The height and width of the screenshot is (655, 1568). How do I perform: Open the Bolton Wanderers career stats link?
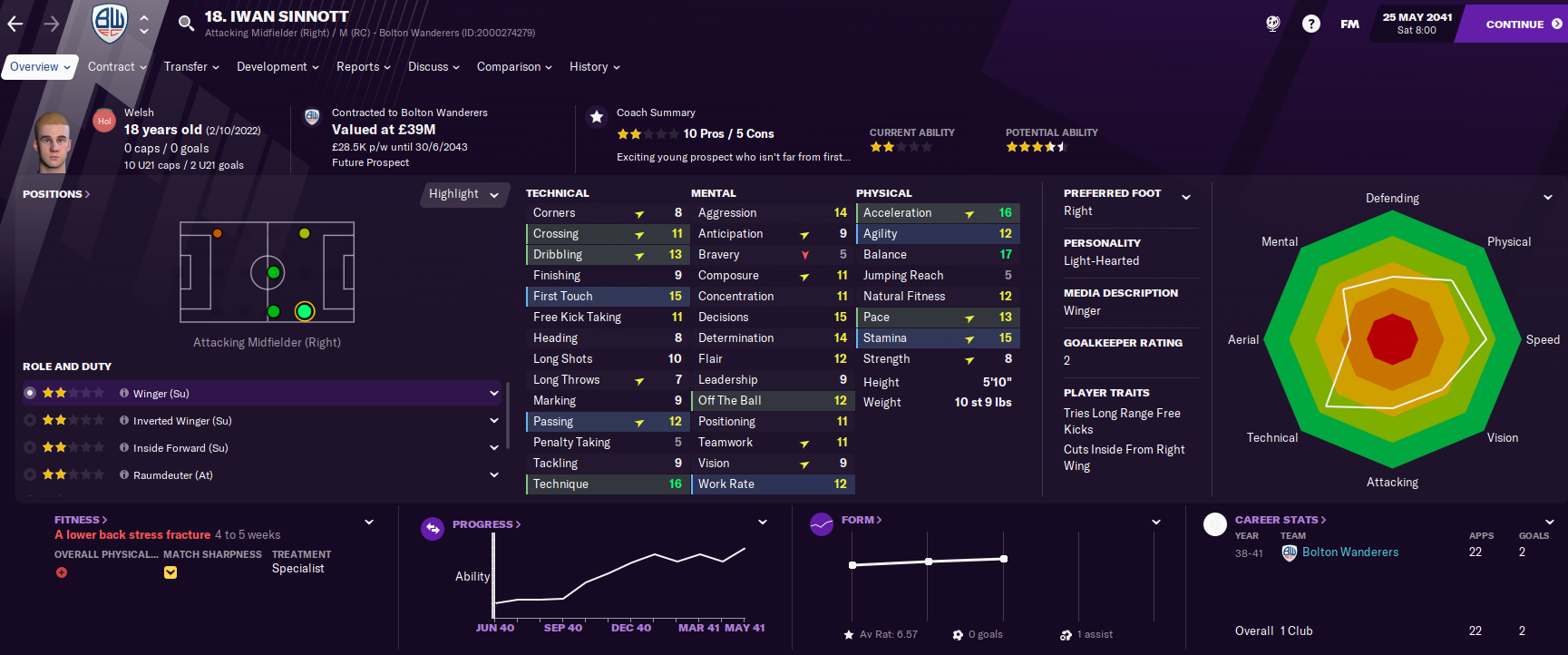click(x=1349, y=552)
